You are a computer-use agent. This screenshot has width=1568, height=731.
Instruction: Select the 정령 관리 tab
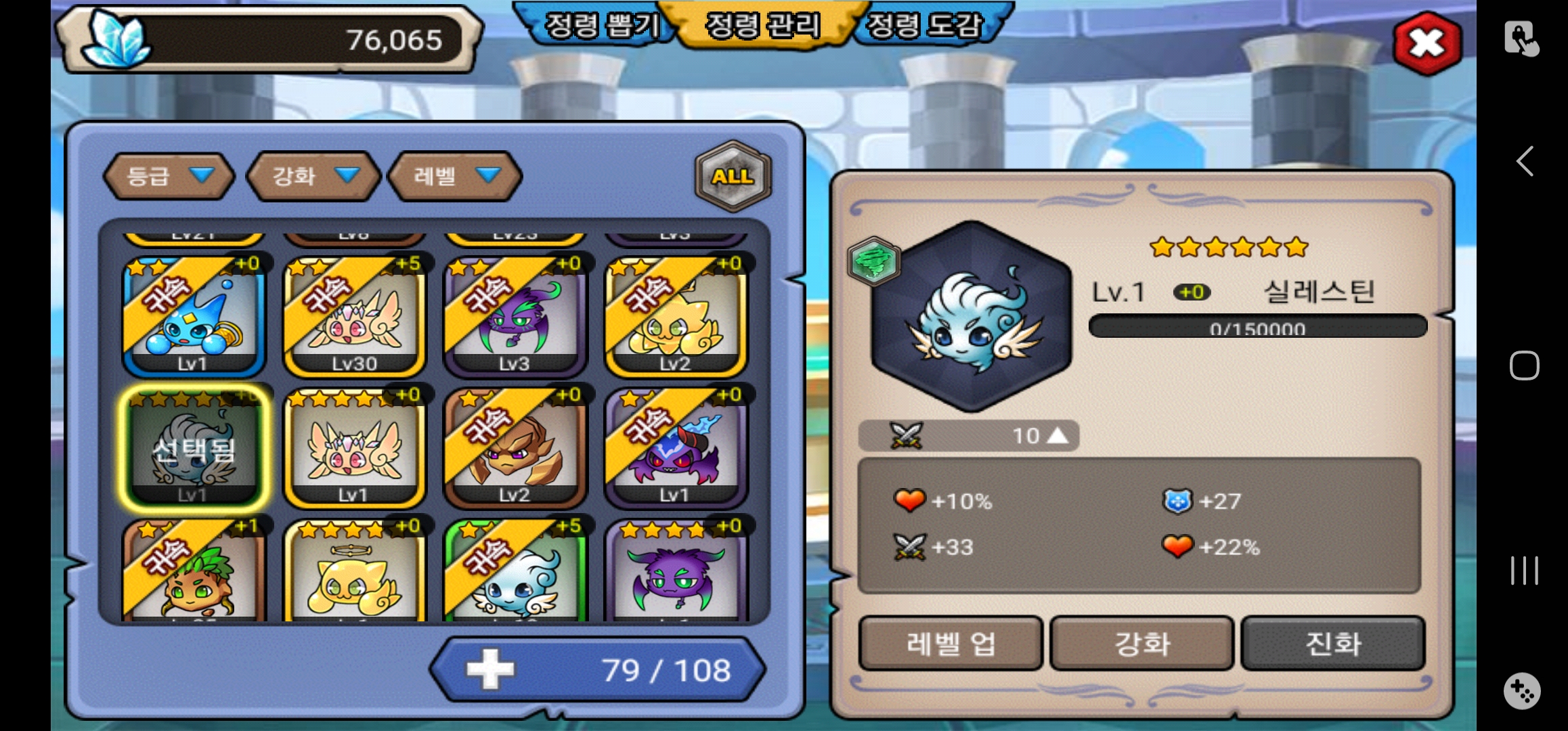pos(763,26)
